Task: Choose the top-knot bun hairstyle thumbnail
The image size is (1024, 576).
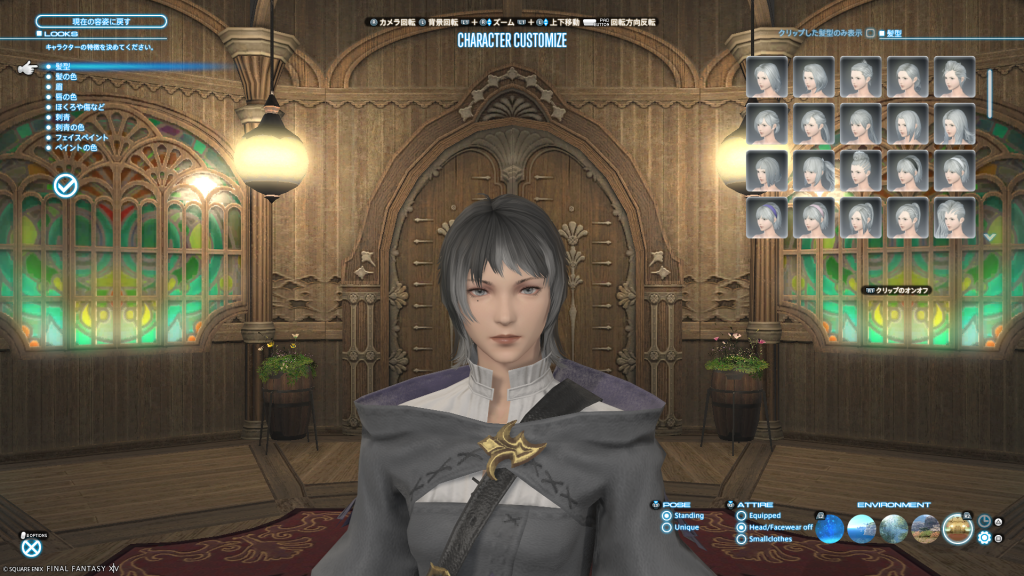Action: click(x=861, y=171)
